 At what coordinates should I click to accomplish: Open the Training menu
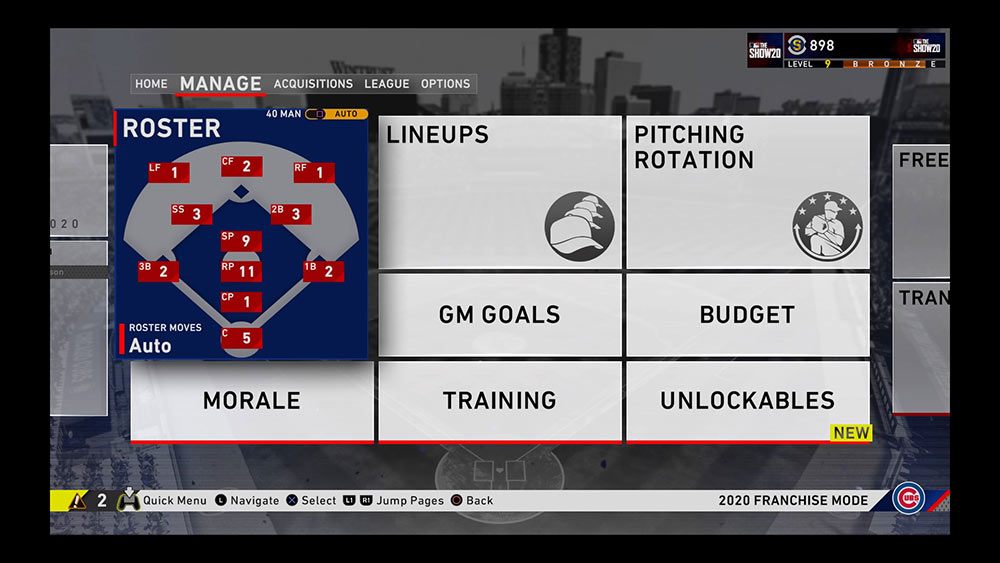click(500, 400)
